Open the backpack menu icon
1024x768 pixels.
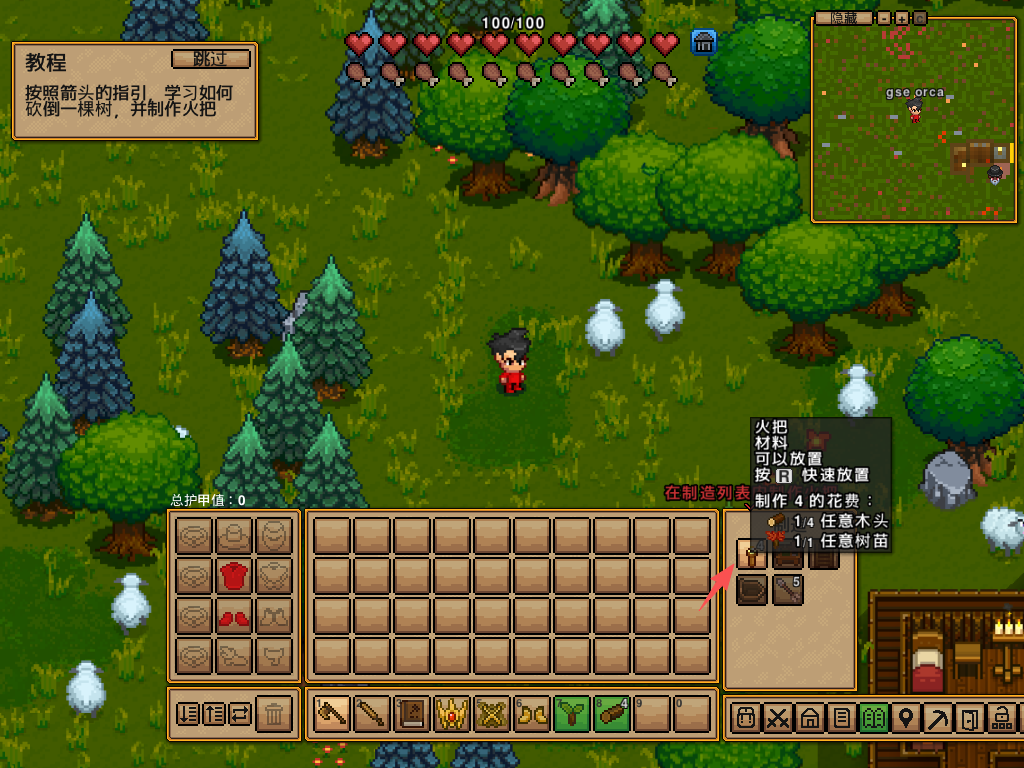[744, 717]
